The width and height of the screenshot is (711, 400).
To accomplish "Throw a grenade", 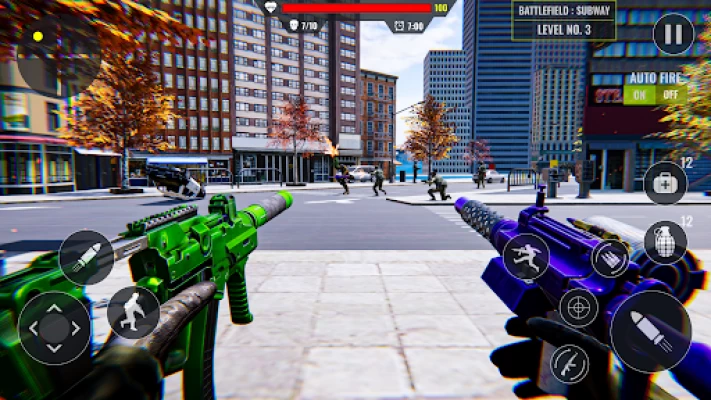I will pos(665,242).
